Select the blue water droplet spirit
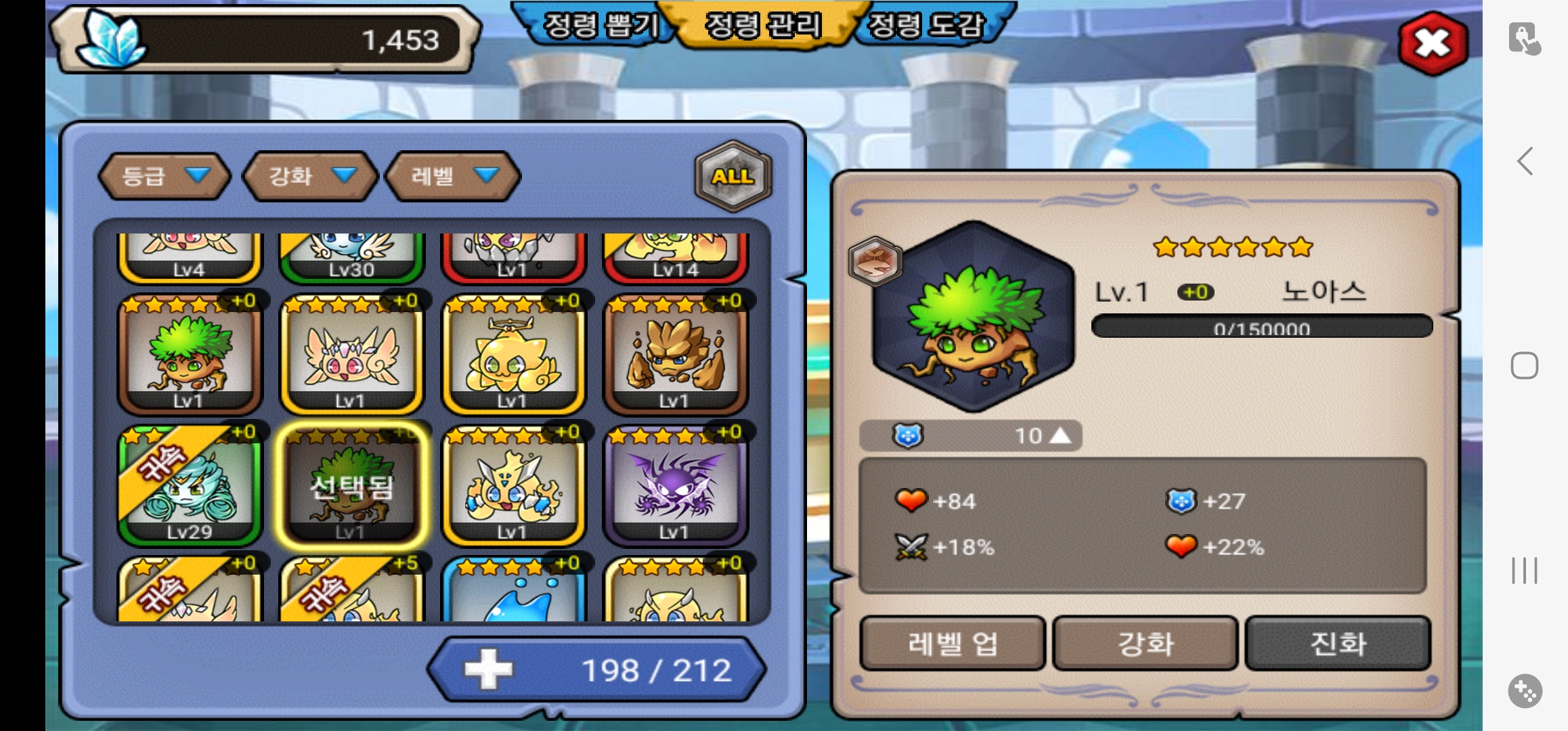This screenshot has width=1568, height=731. 513,592
